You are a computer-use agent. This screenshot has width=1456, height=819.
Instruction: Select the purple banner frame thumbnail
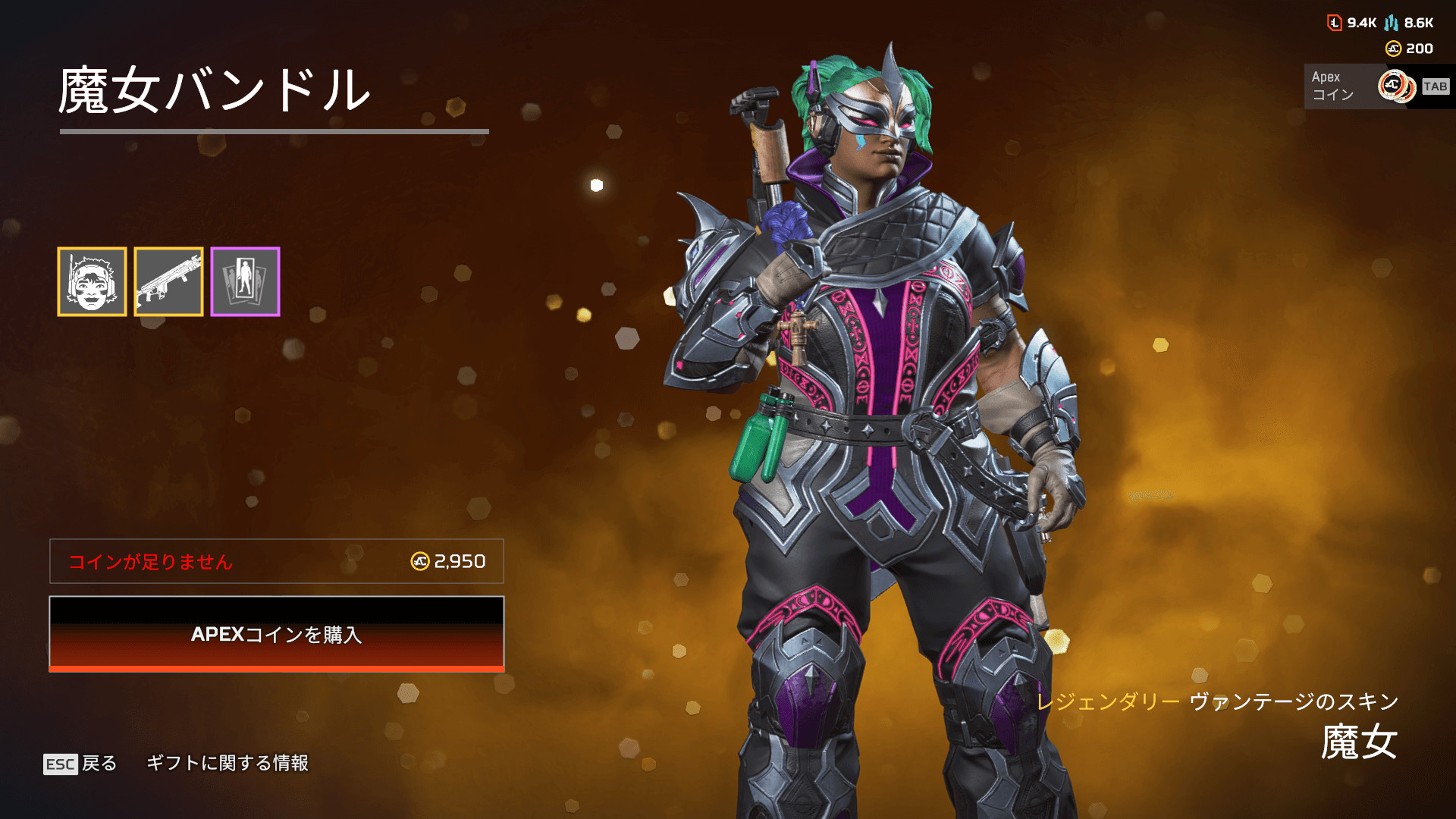[245, 281]
